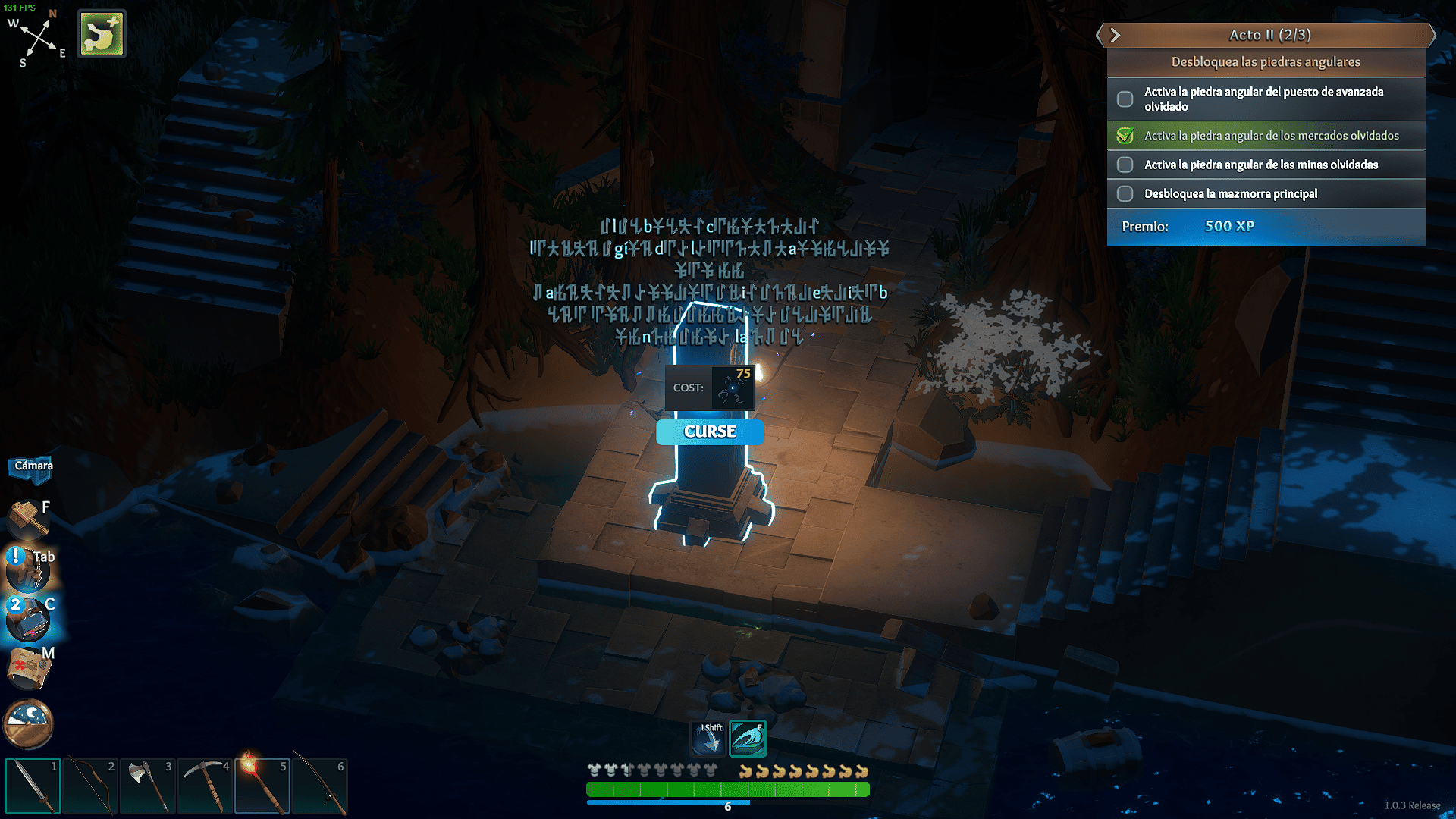
Task: Select the forgotten outpost cornerstone objective
Action: click(x=1264, y=99)
